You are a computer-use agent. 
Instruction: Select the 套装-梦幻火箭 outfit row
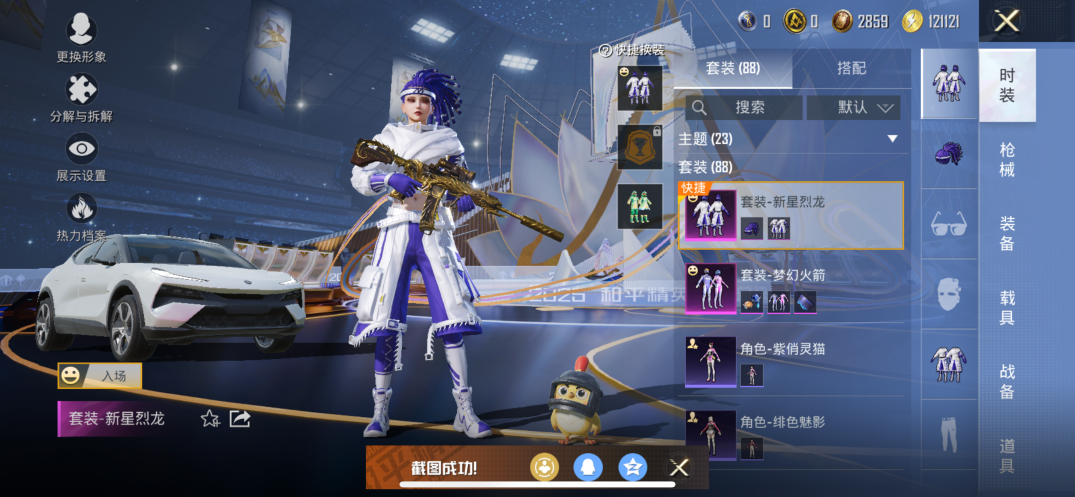tap(791, 289)
